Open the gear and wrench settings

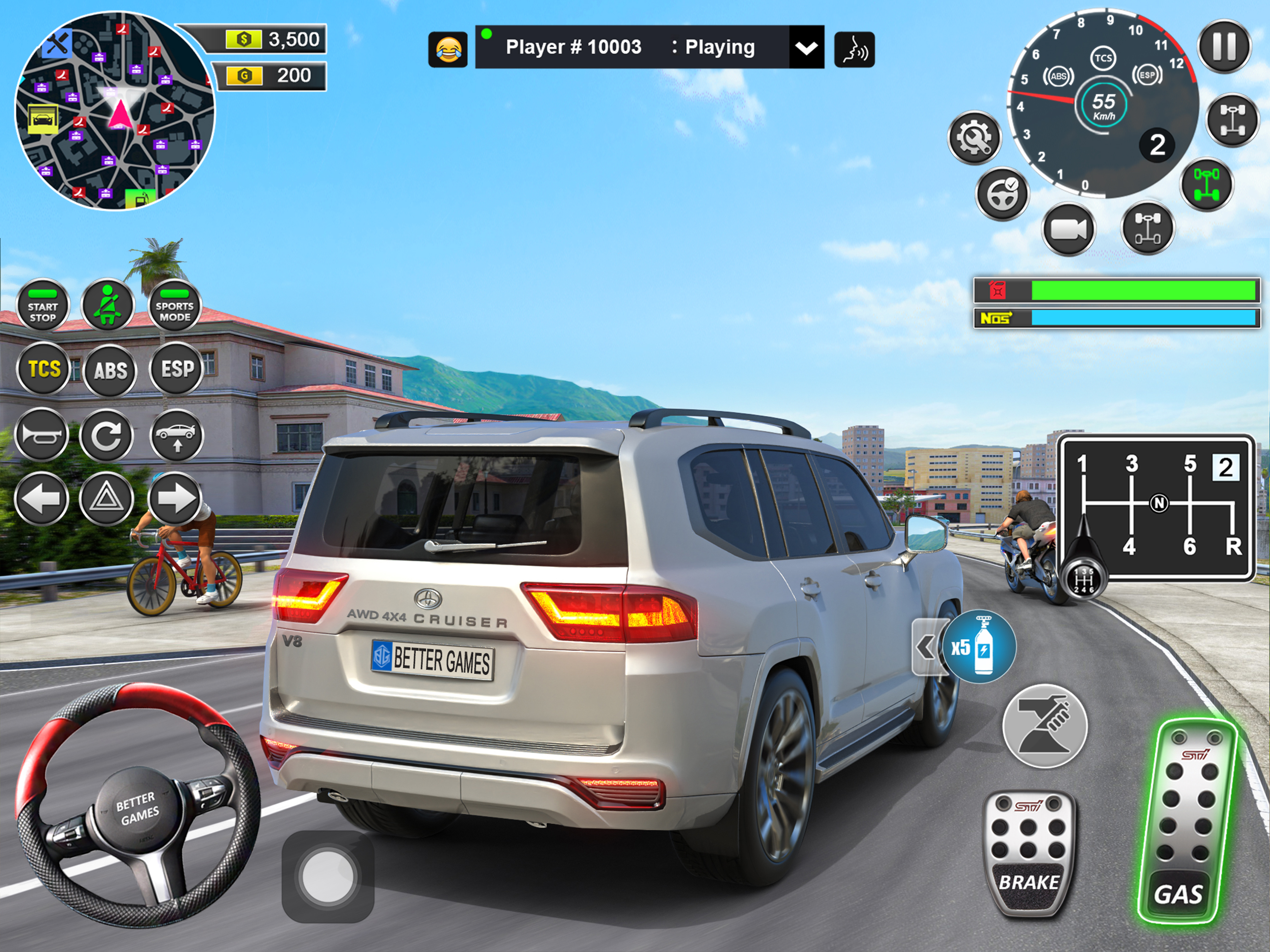[974, 138]
